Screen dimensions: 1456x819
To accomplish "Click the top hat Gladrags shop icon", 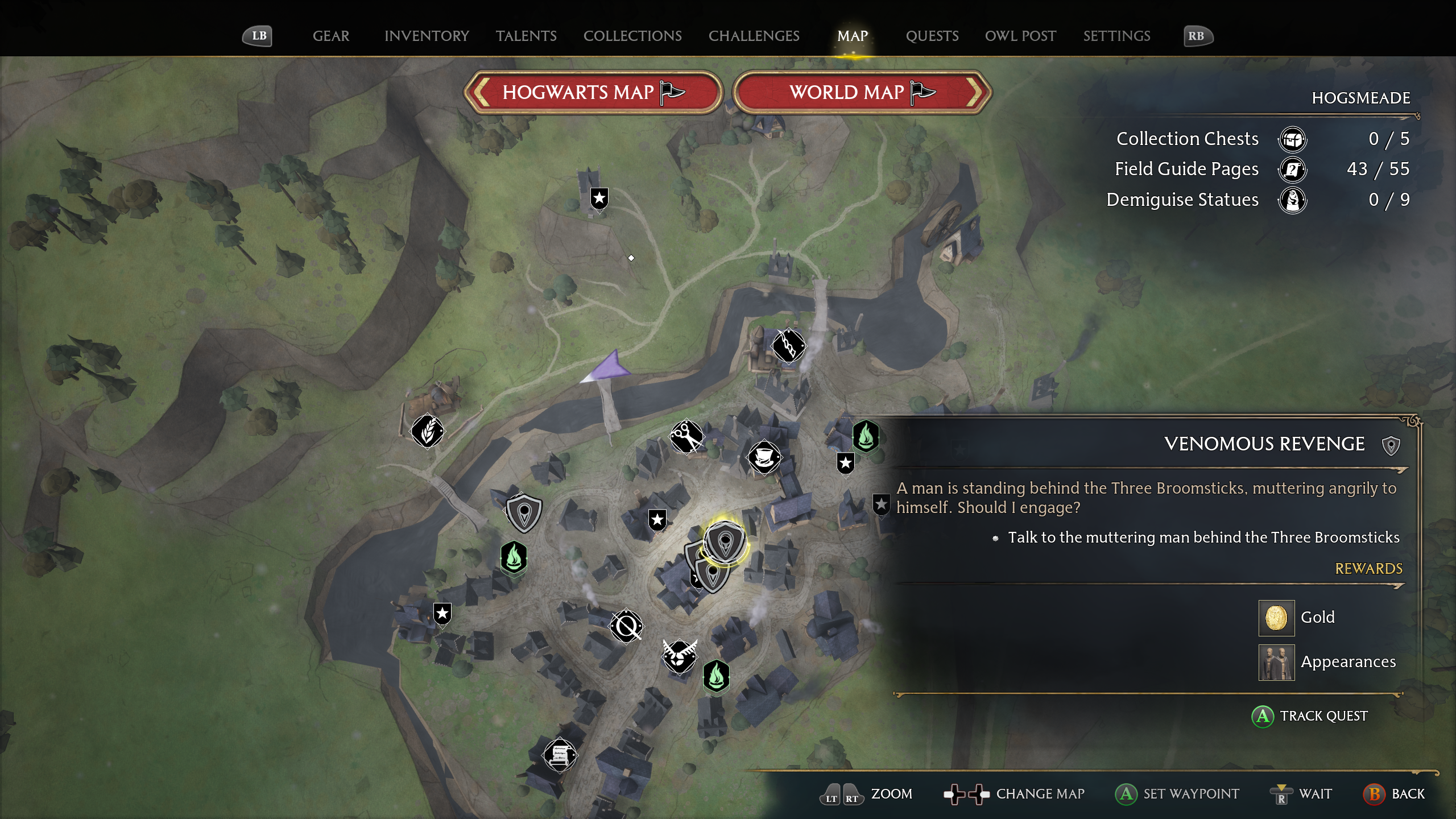I will coord(765,458).
